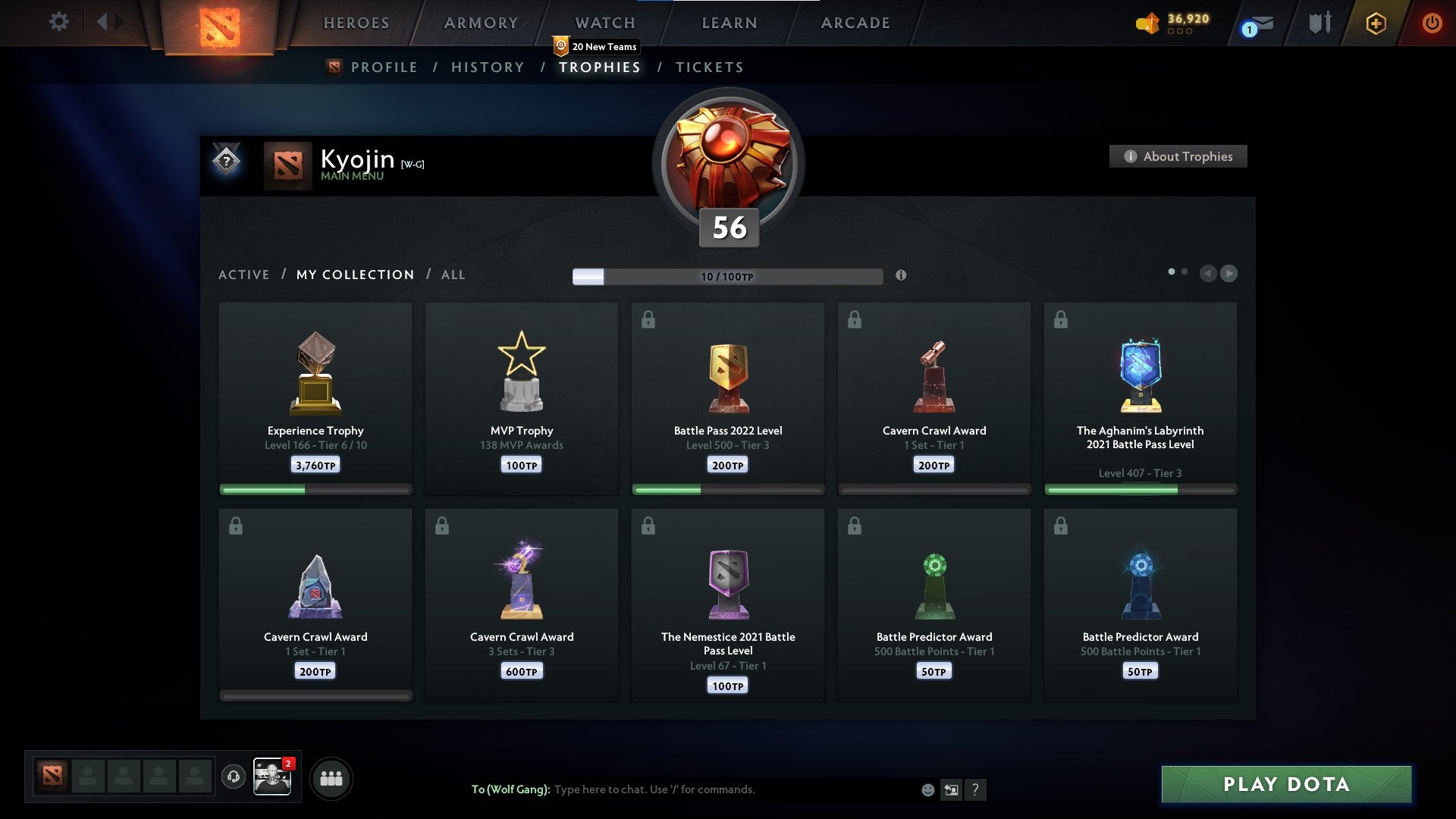Click the trophy points info icon
Screen dimensions: 1456x819
point(902,276)
